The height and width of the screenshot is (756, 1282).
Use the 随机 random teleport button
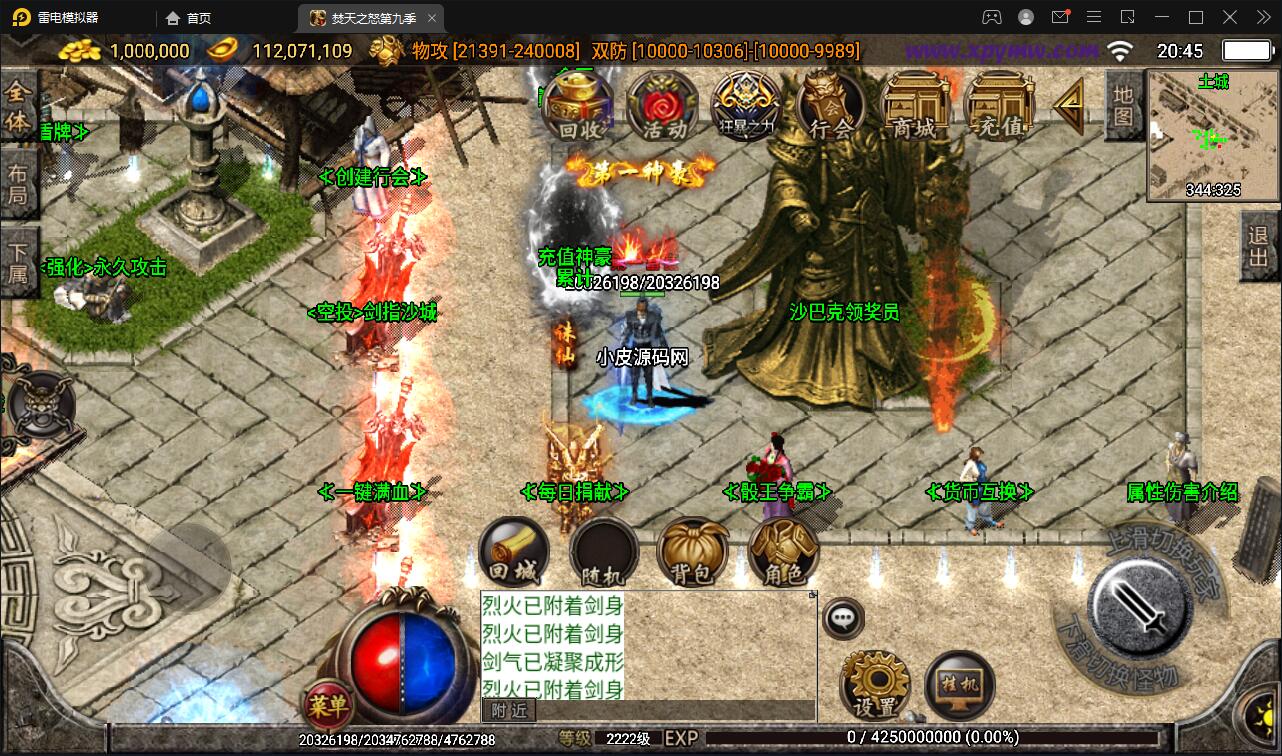point(603,553)
